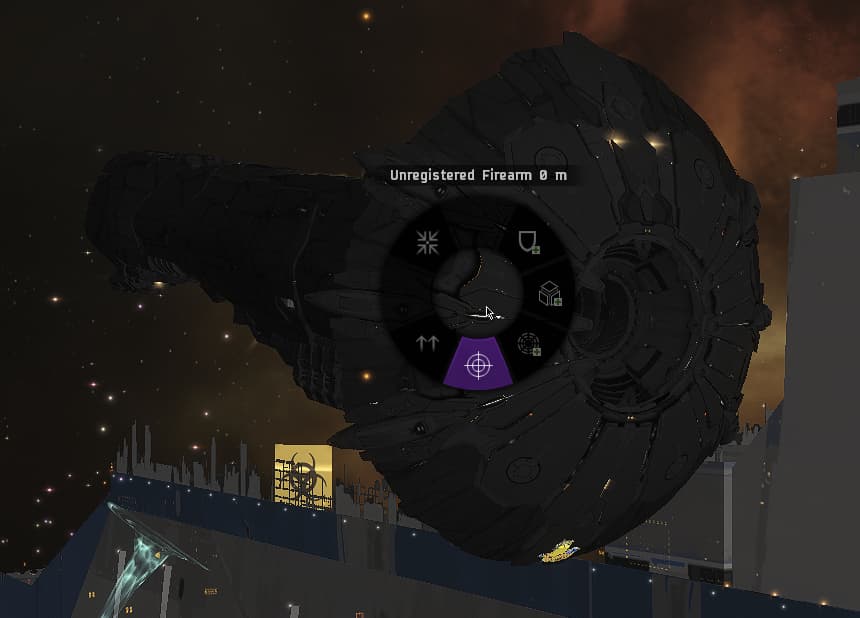Select the double up-arrows icon in the radial menu
This screenshot has width=860, height=618.
click(428, 343)
